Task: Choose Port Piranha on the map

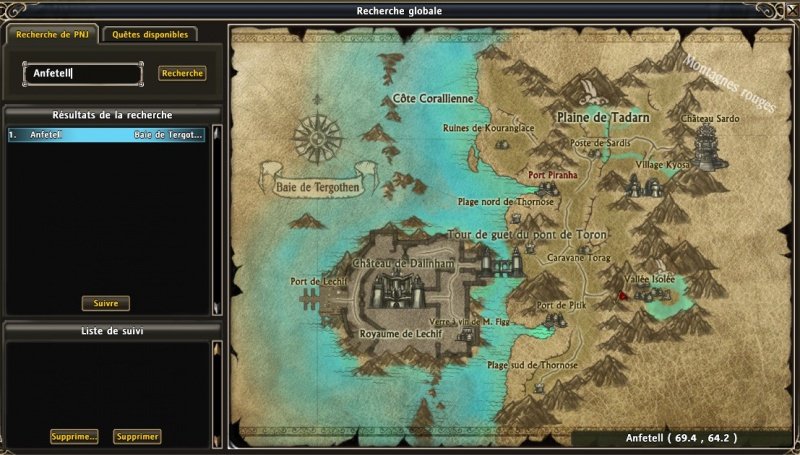Action: (553, 175)
